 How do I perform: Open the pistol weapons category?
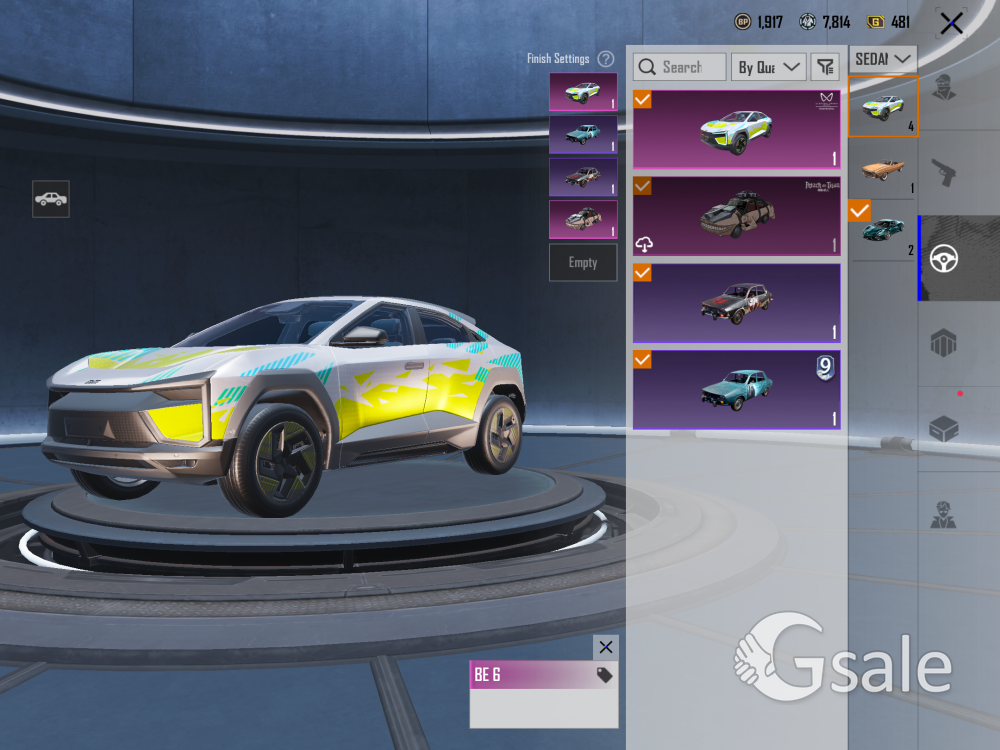(944, 173)
